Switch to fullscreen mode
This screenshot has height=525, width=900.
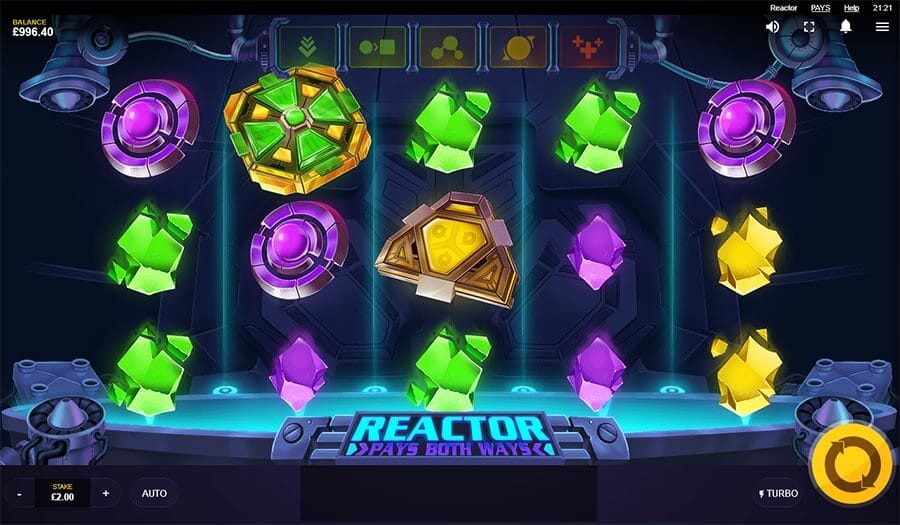(809, 27)
